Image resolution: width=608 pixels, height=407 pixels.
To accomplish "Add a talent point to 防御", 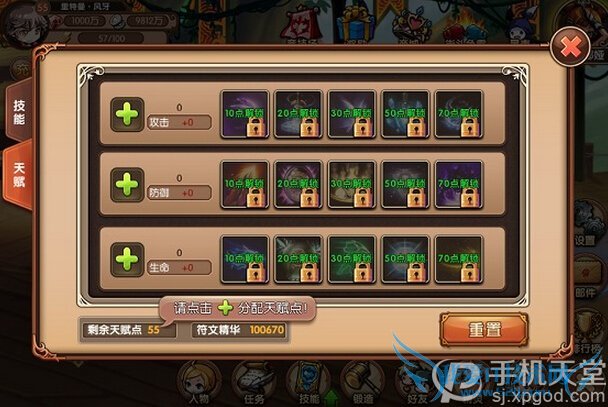I will click(x=129, y=185).
